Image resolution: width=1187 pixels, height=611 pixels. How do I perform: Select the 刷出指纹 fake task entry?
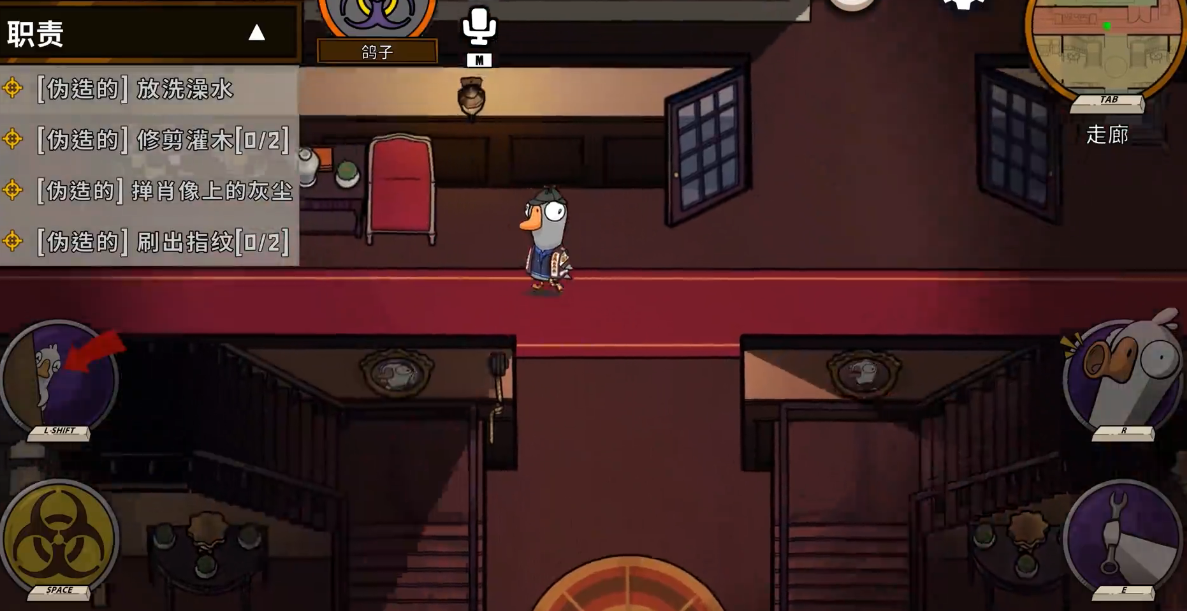[149, 241]
